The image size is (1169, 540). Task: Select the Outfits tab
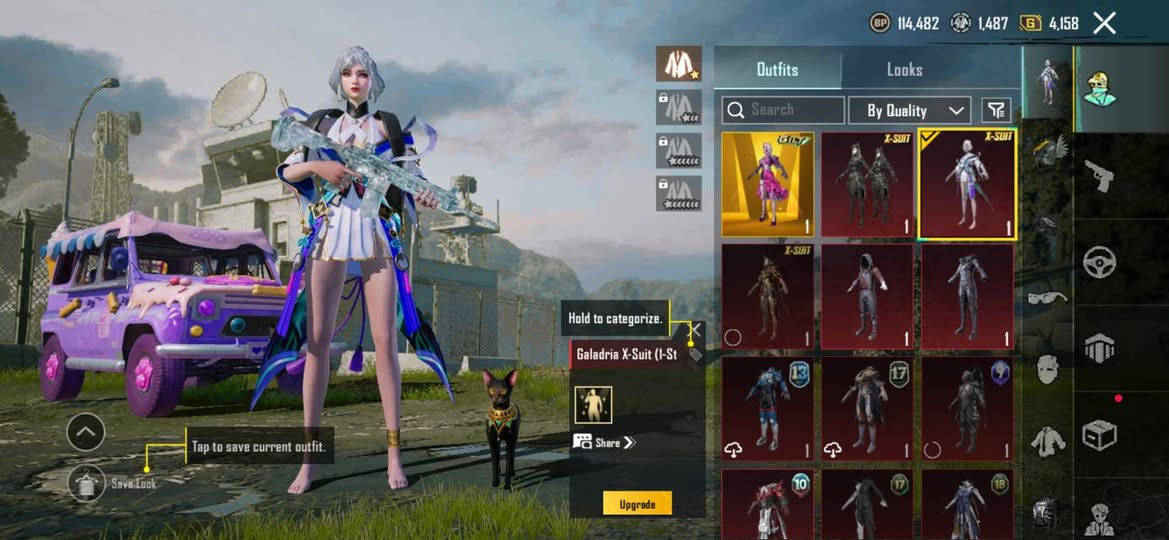(x=777, y=69)
